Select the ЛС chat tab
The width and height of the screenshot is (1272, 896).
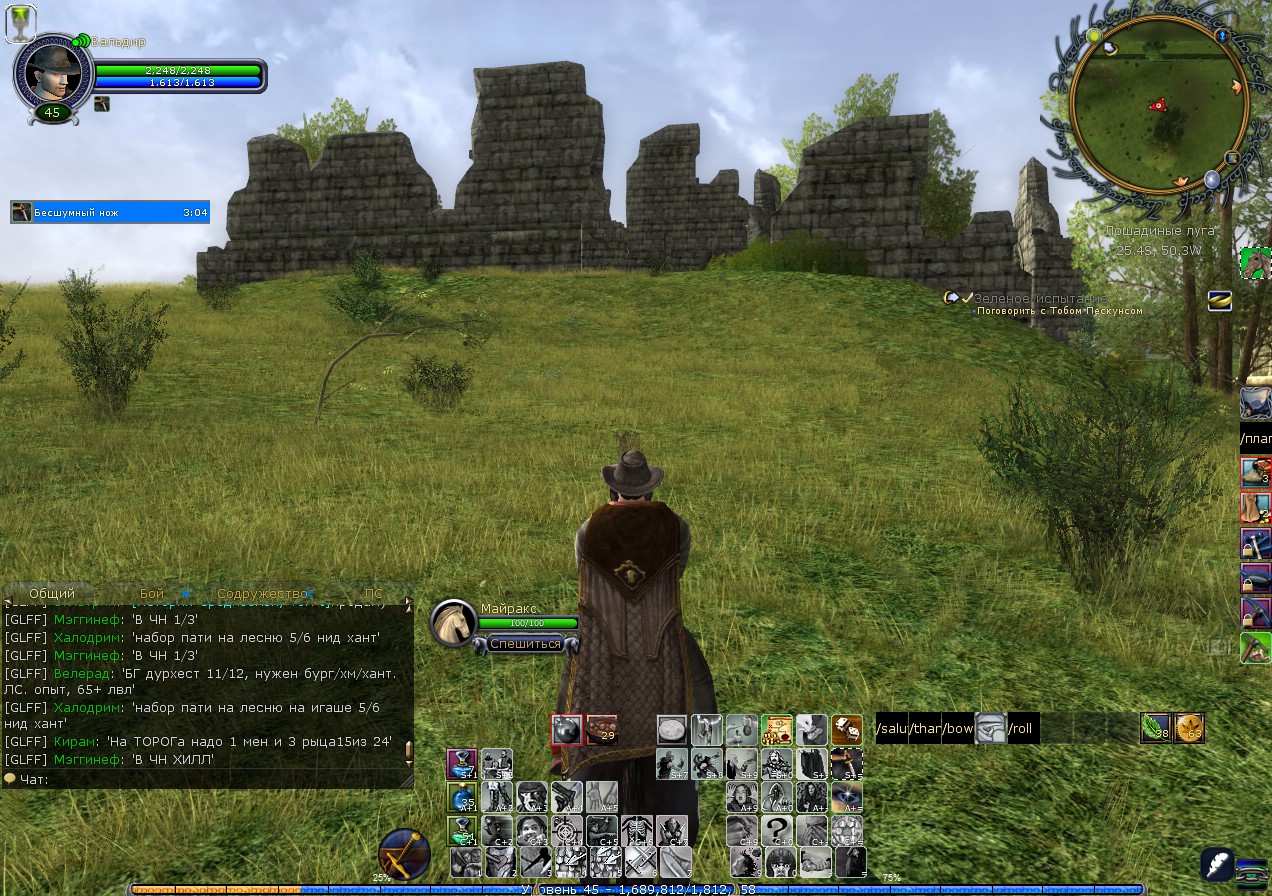372,594
